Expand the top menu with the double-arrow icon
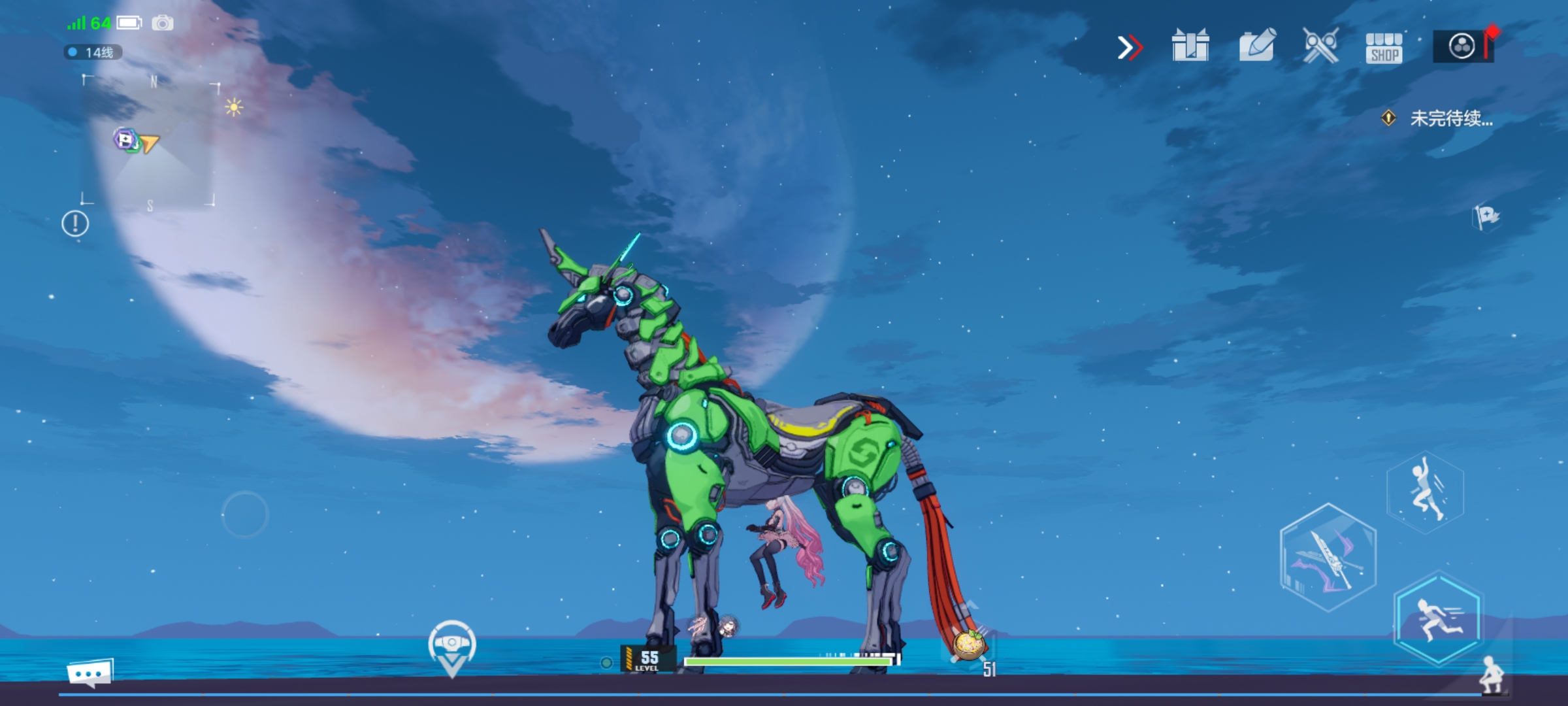The image size is (1568, 706). [x=1130, y=47]
